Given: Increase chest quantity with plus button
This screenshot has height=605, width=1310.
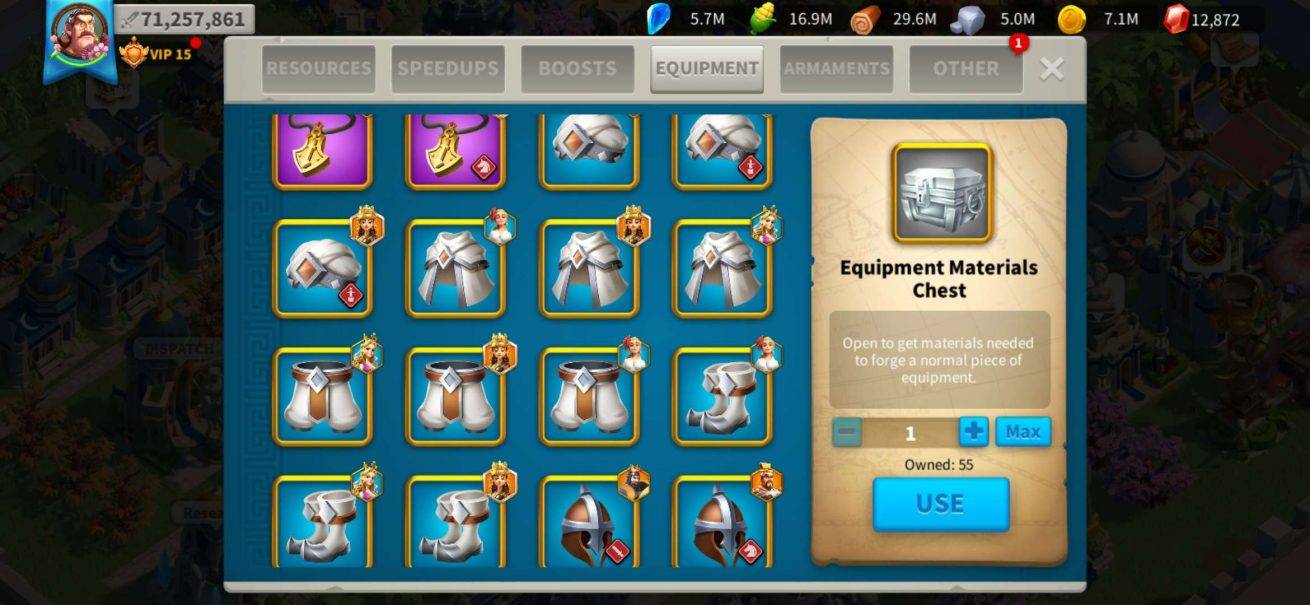Looking at the screenshot, I should click(973, 432).
